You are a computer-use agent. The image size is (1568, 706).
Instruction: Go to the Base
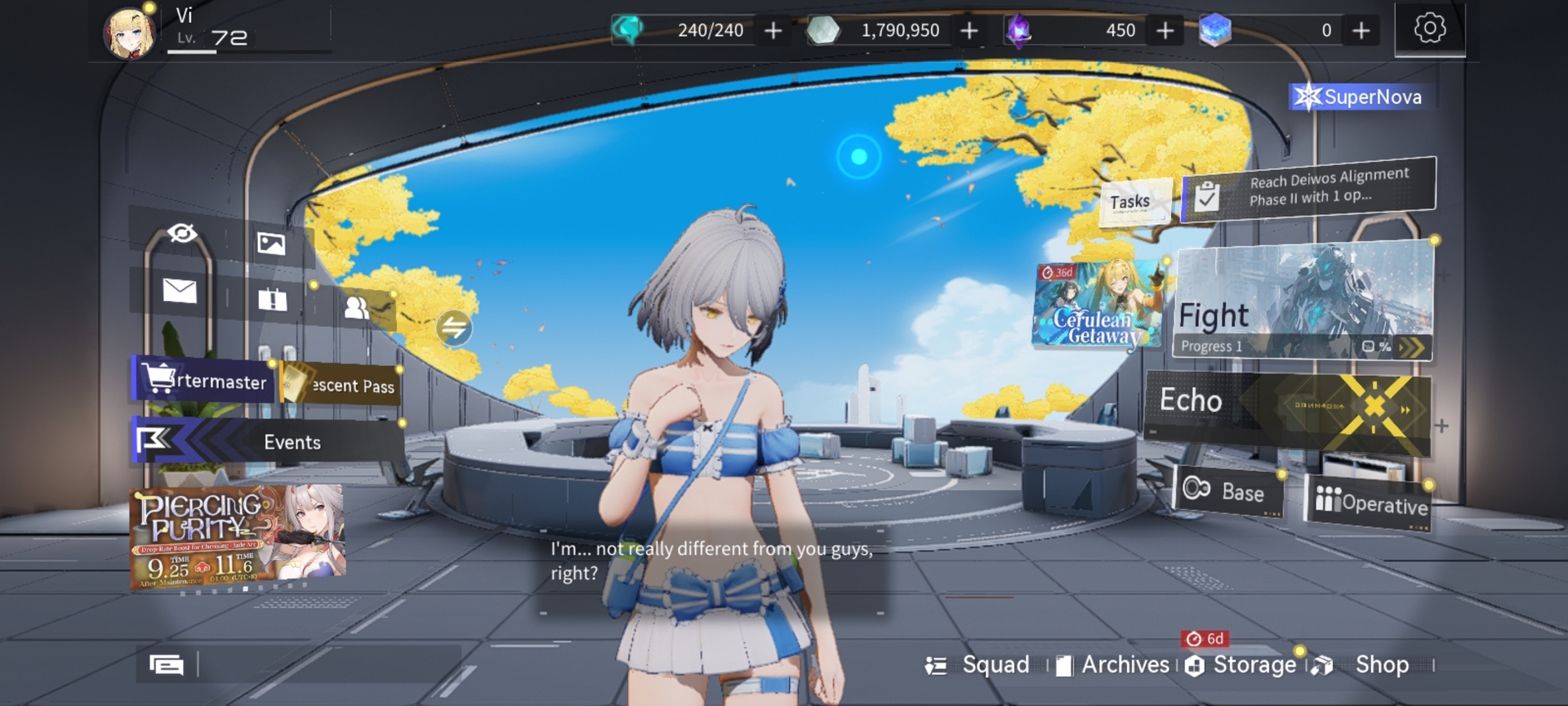tap(1227, 492)
